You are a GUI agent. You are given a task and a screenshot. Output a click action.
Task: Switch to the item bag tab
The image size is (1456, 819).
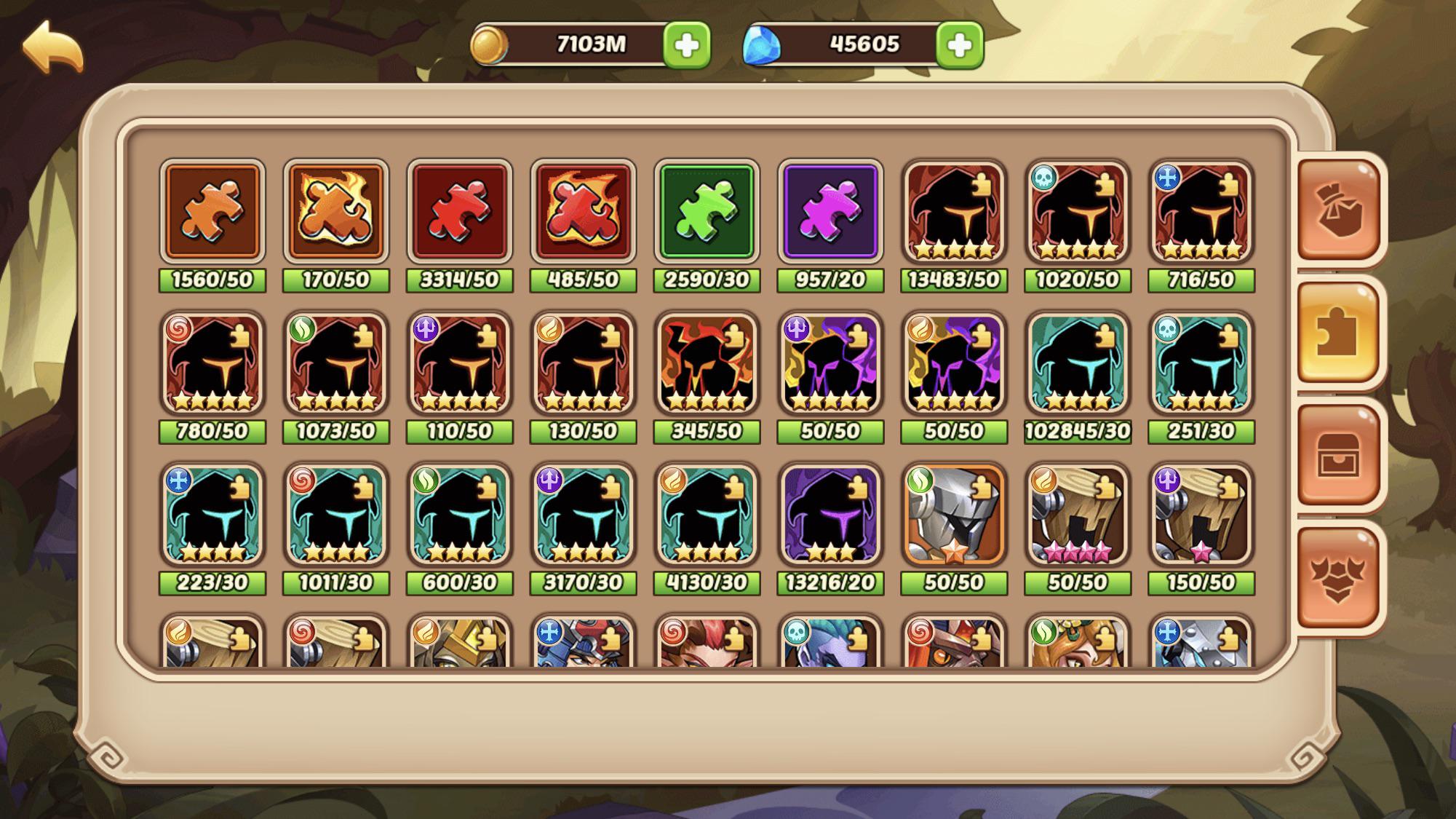point(1338,210)
